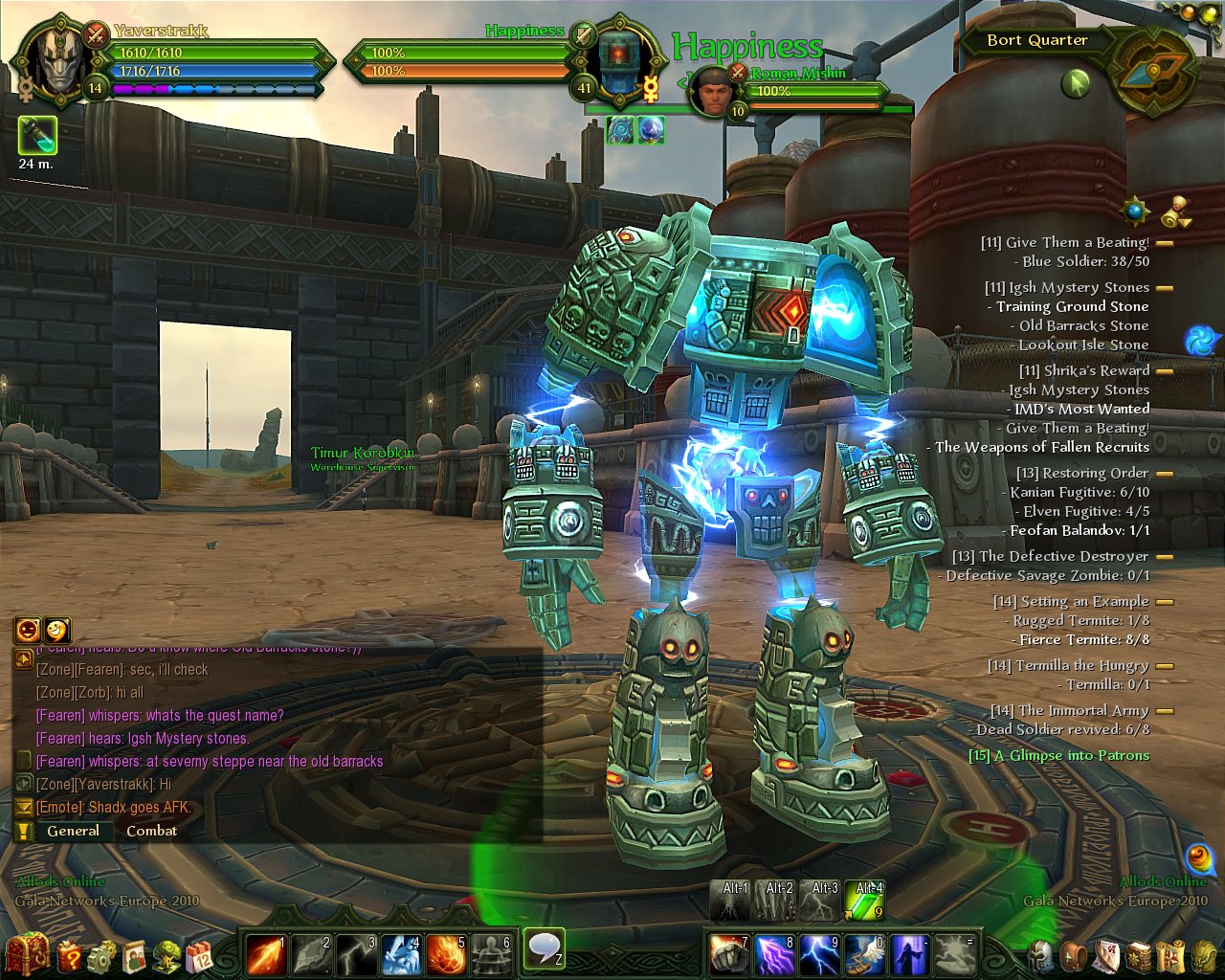The image size is (1225, 980).
Task: Cast the ice warrior ability in slot 4
Action: point(401,954)
